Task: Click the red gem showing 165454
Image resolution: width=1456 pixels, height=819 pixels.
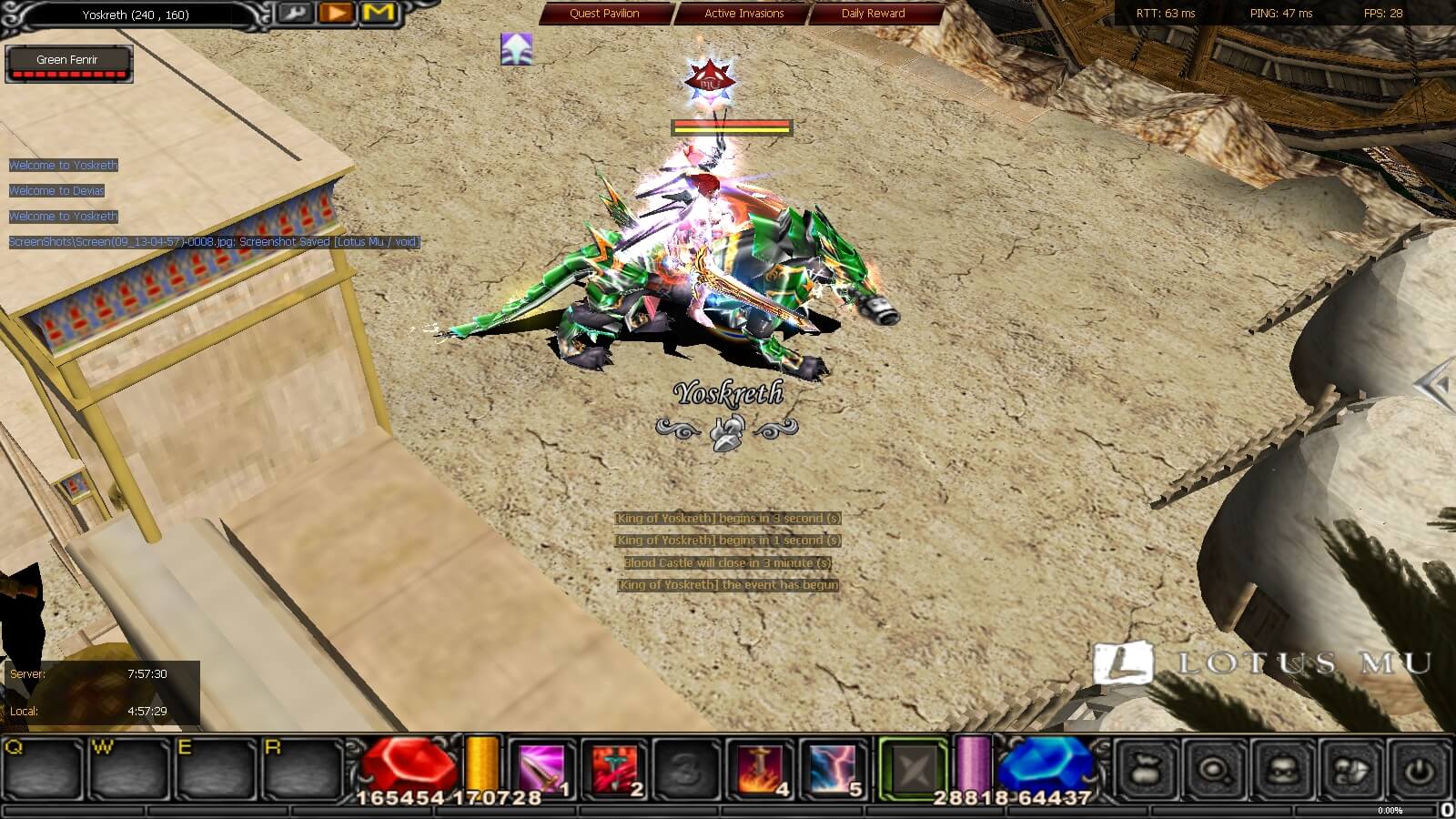Action: [407, 764]
